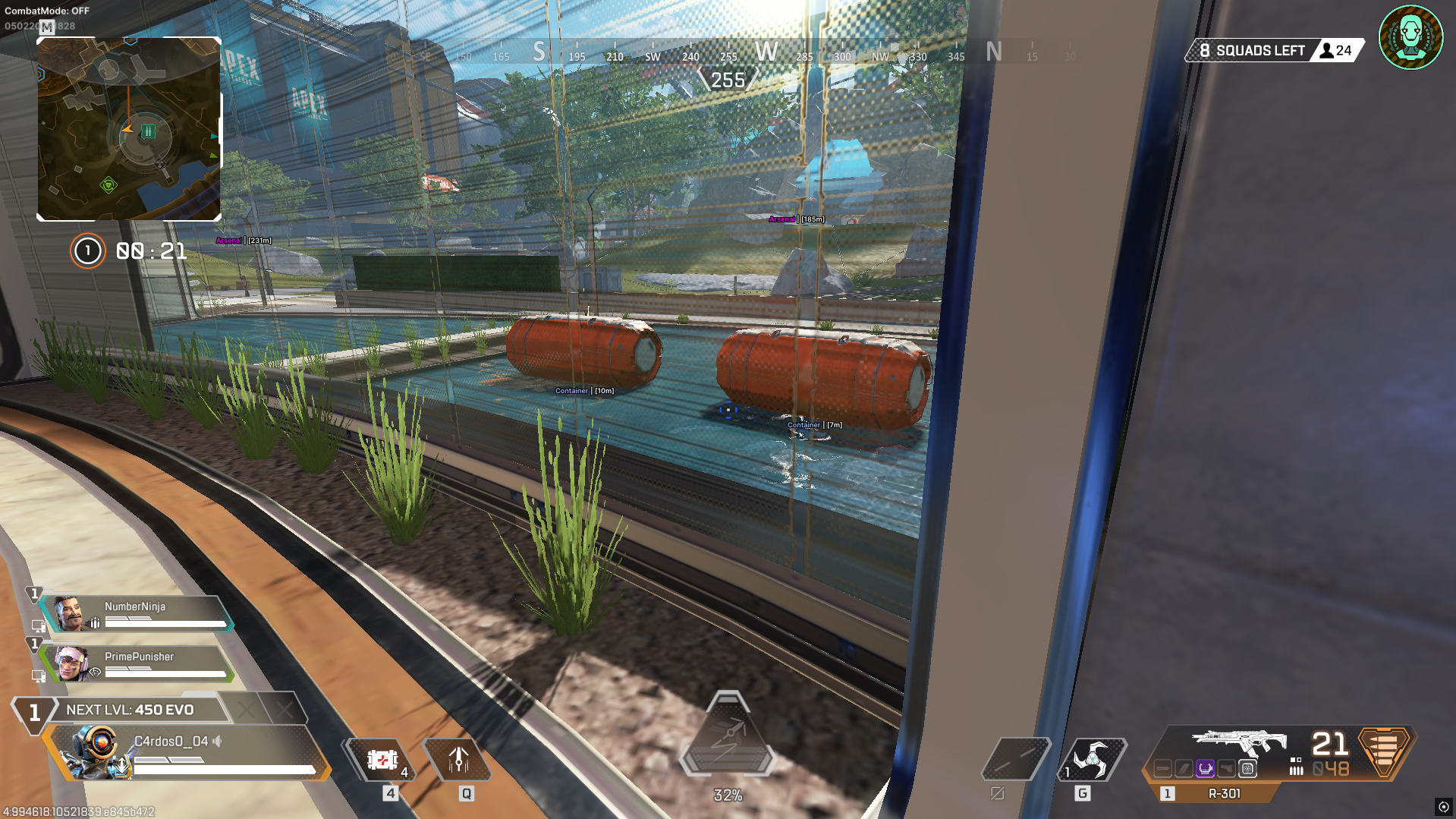This screenshot has height=819, width=1456.
Task: Select teammate NumberNinja's status card
Action: pyautogui.click(x=137, y=613)
